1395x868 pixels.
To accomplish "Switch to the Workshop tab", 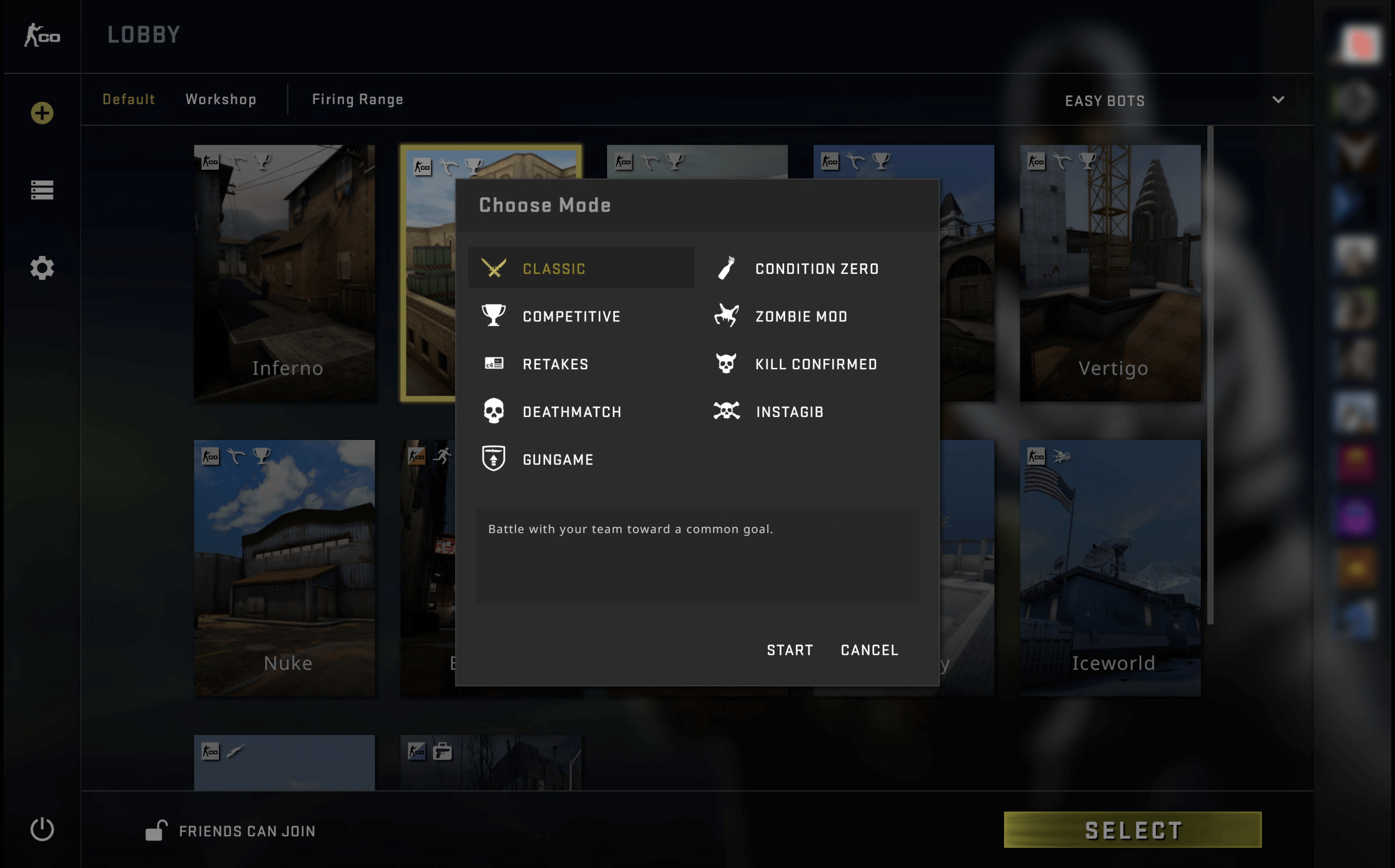I will [x=221, y=99].
